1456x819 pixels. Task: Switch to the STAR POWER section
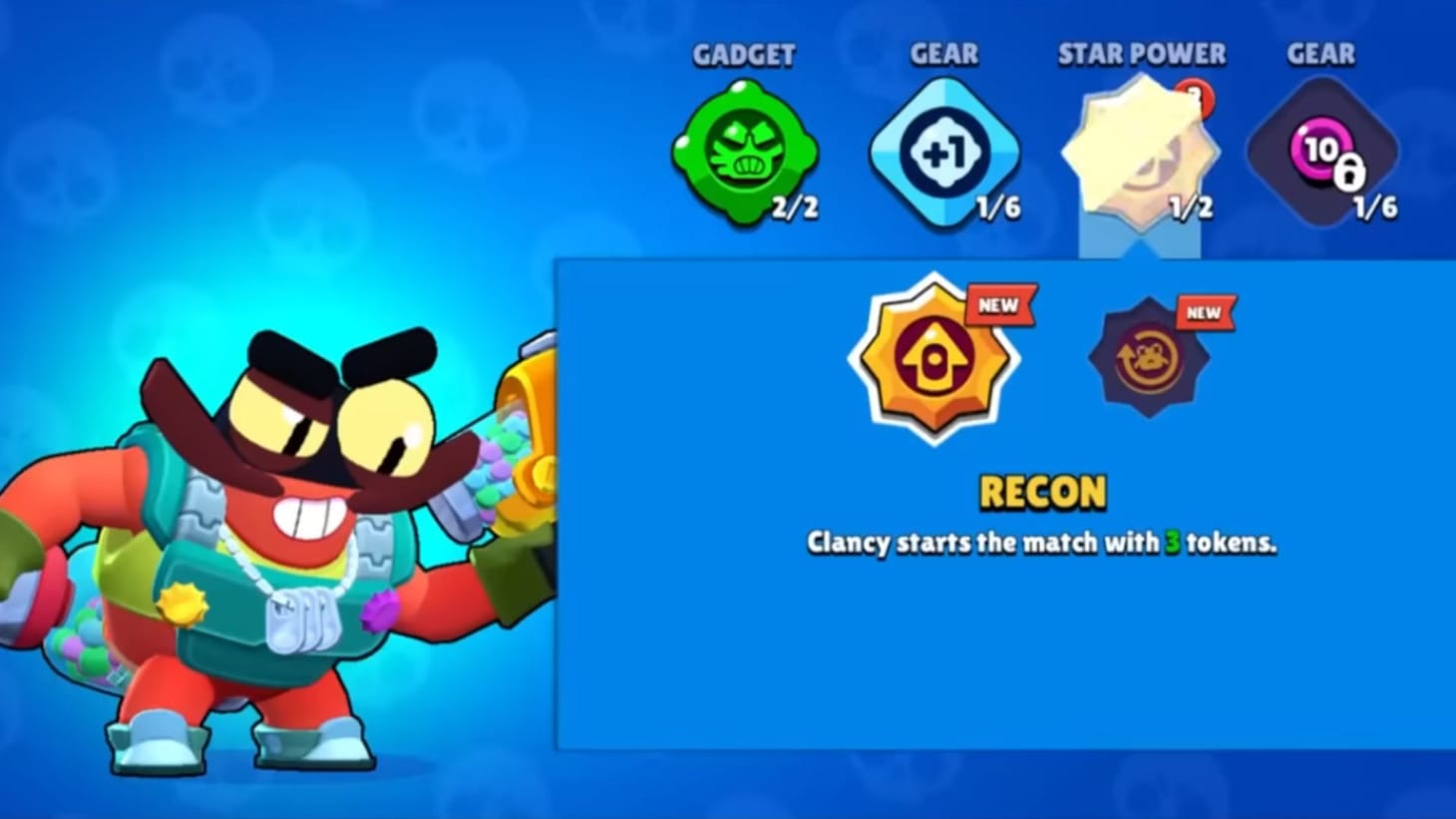(1142, 54)
